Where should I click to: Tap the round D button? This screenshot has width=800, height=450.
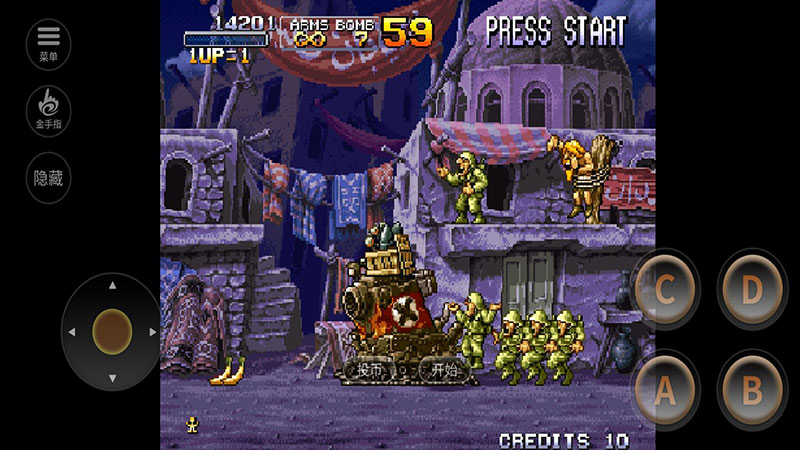pos(751,290)
